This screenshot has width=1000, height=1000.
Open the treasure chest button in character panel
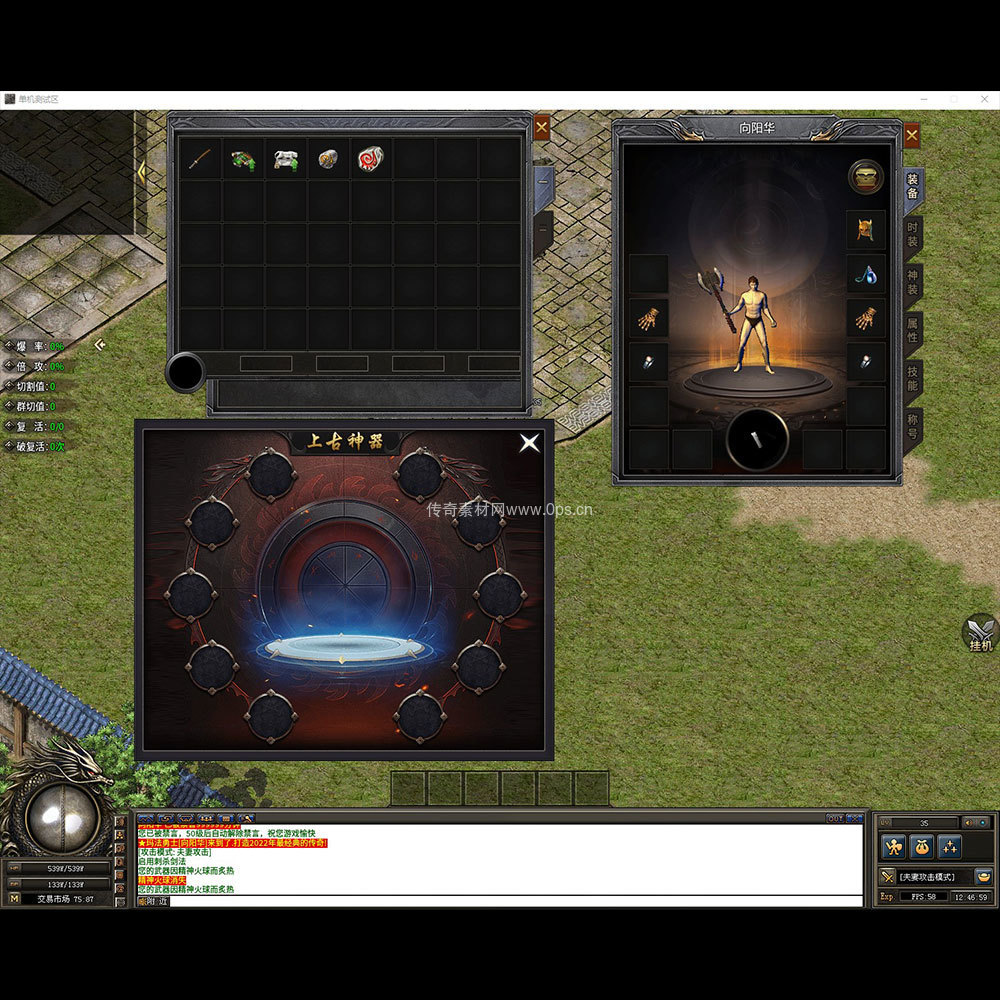click(865, 177)
